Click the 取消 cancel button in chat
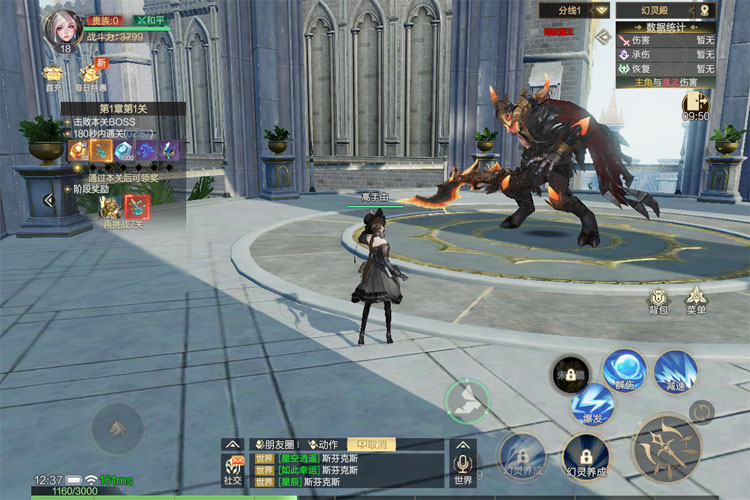The image size is (750, 500). (370, 444)
